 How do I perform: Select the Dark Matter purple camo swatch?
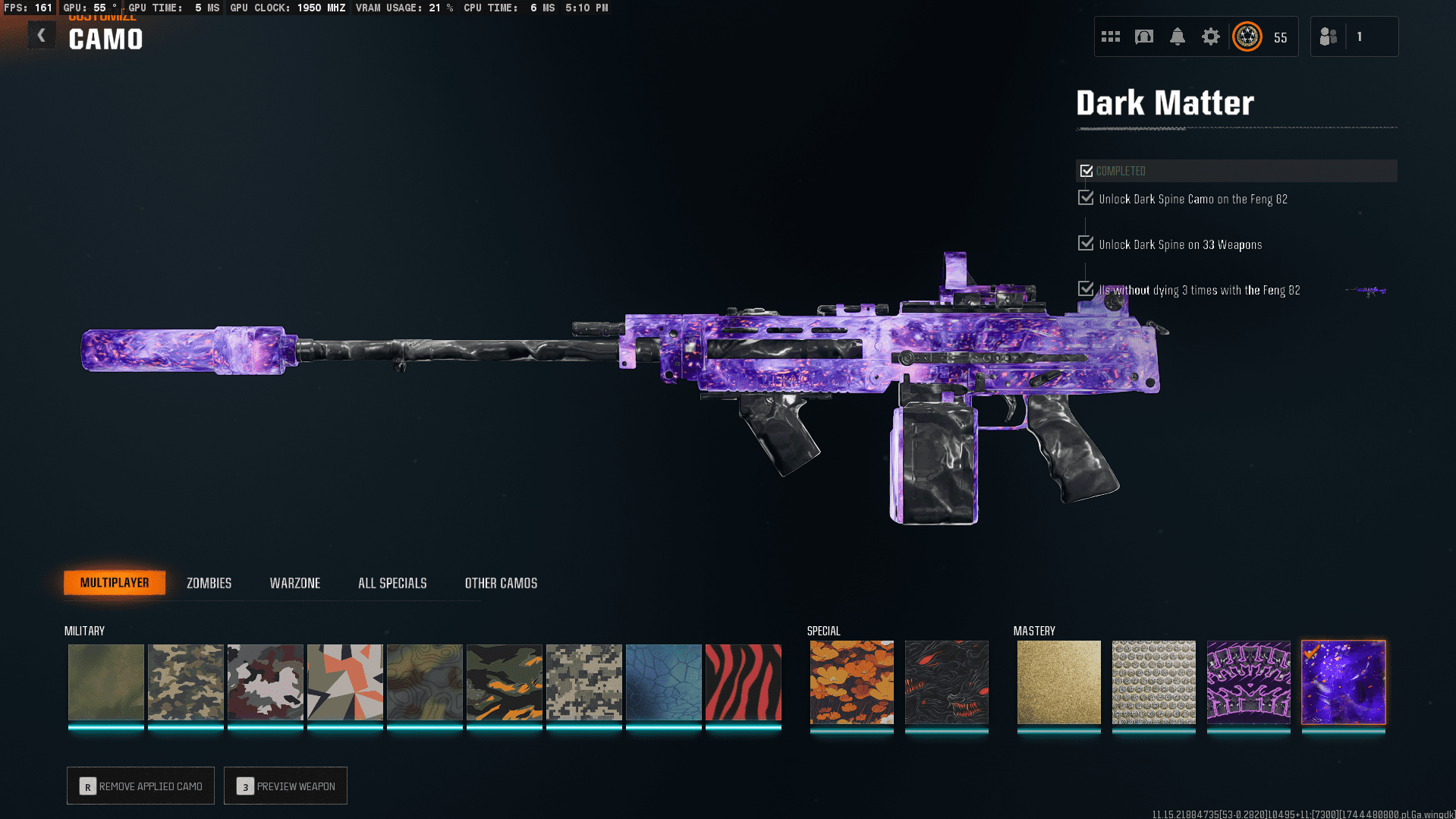tap(1343, 682)
